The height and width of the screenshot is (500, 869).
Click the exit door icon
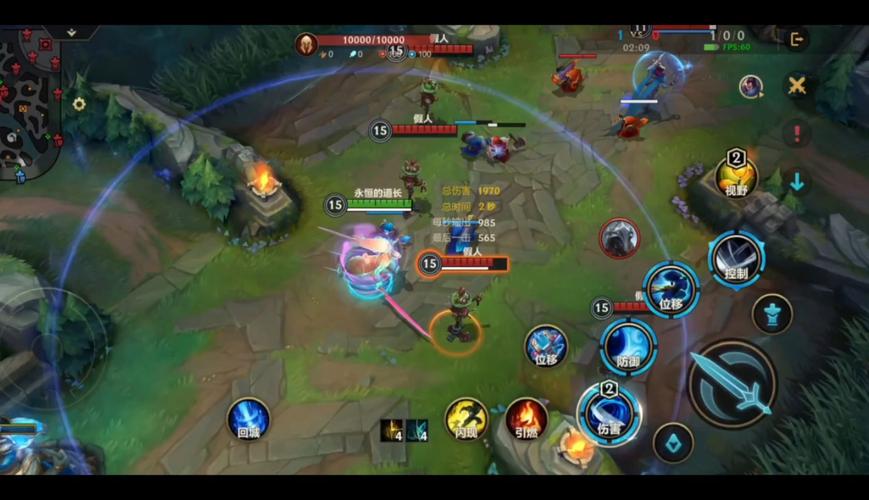pos(796,39)
